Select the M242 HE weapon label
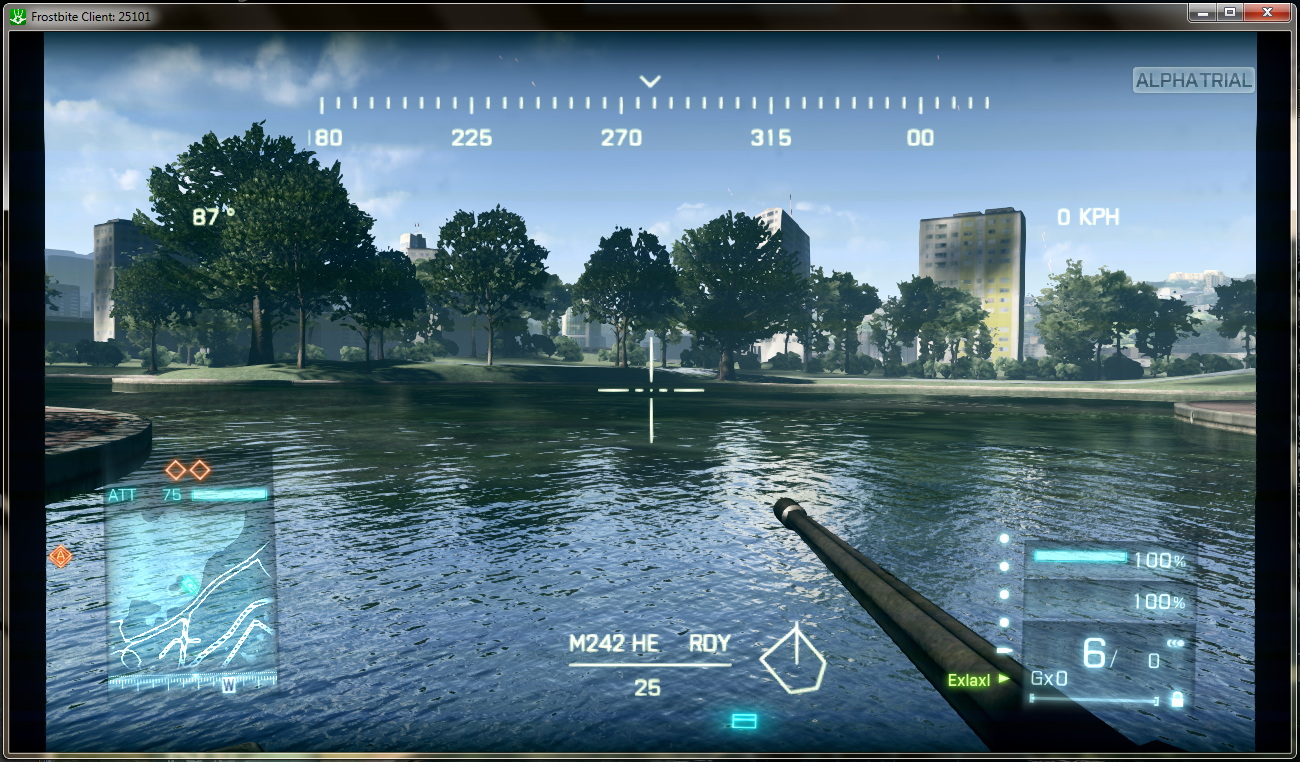The height and width of the screenshot is (762, 1300). (x=614, y=644)
